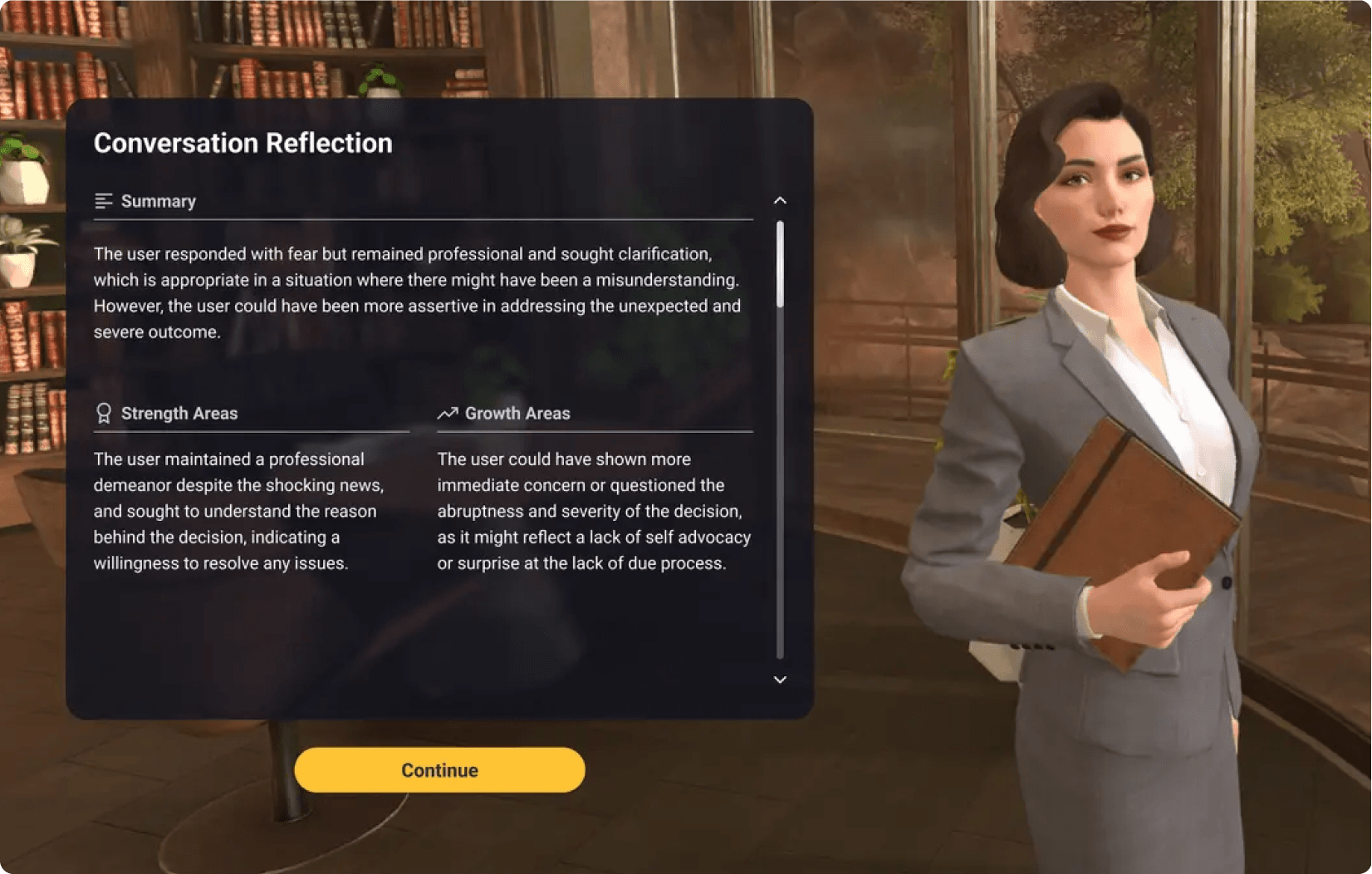Click the Summary paragraph text
The width and height of the screenshot is (1372, 874).
click(x=415, y=292)
